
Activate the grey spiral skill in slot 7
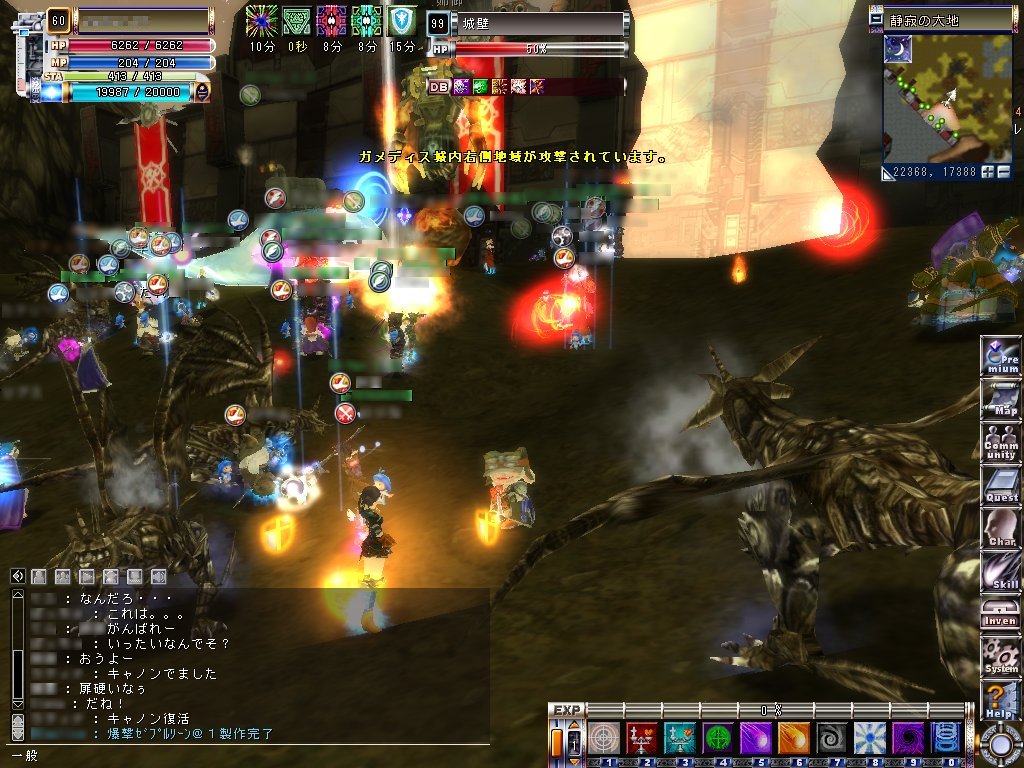tap(830, 738)
